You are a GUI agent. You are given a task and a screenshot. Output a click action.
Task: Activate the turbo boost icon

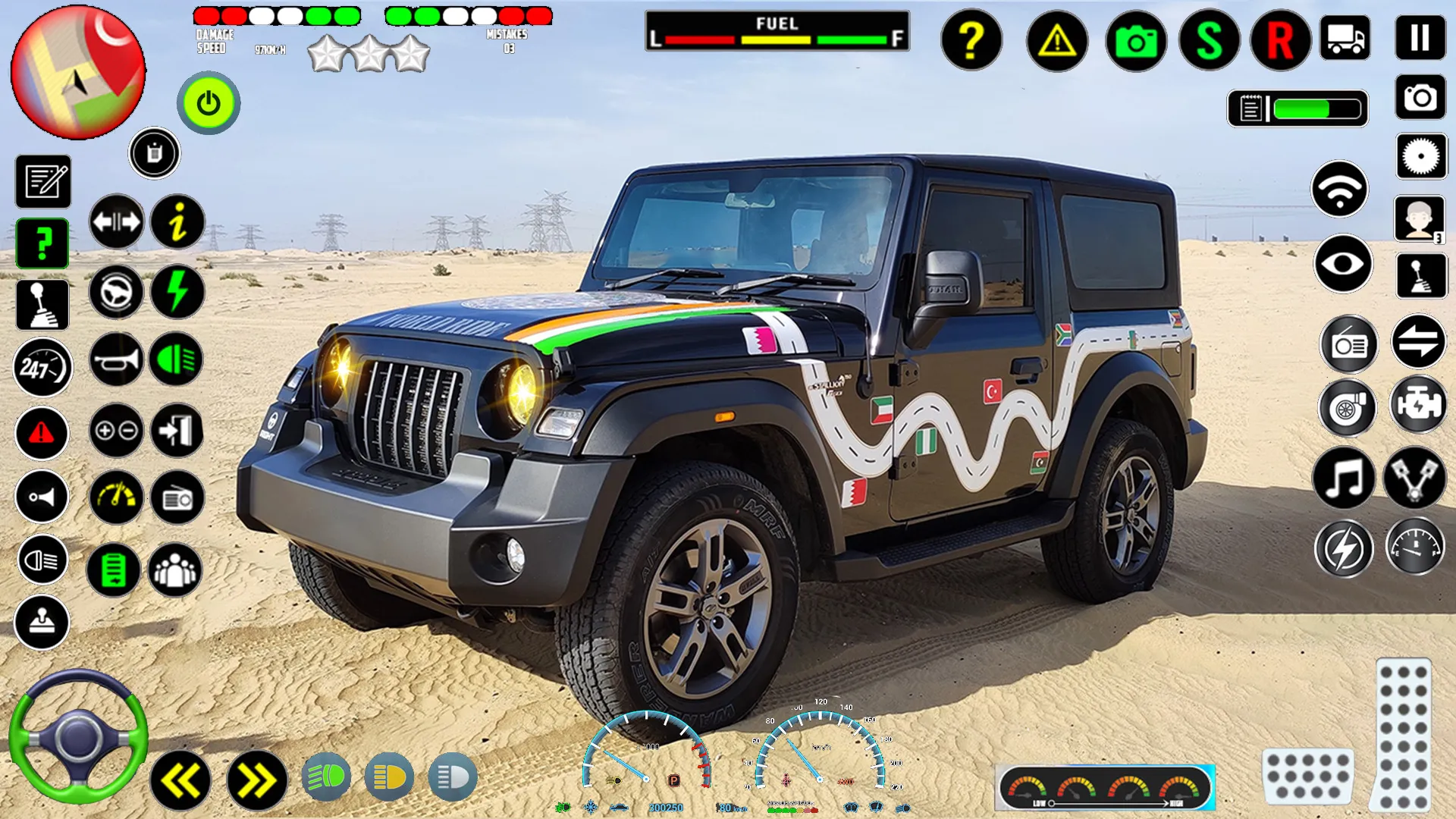pyautogui.click(x=1348, y=409)
